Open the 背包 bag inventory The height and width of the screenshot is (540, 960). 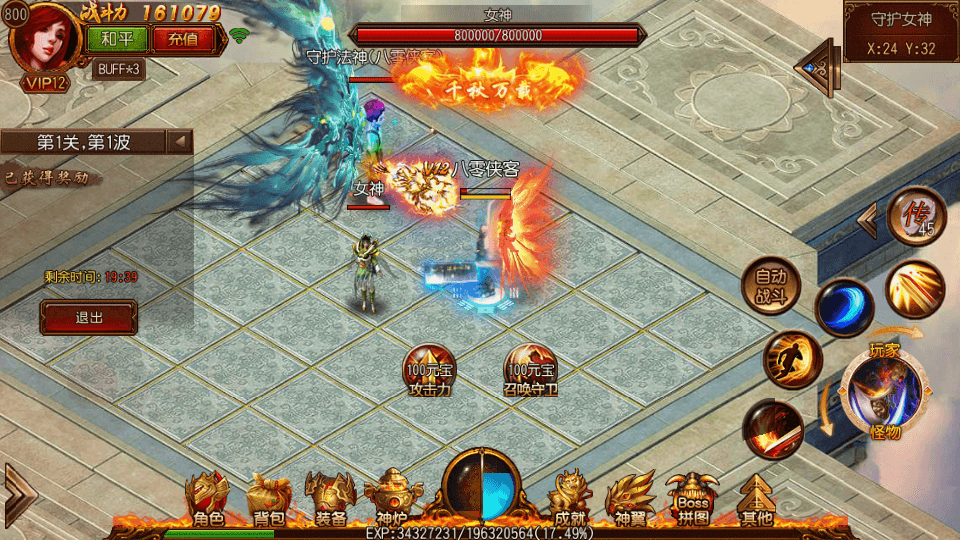click(268, 499)
